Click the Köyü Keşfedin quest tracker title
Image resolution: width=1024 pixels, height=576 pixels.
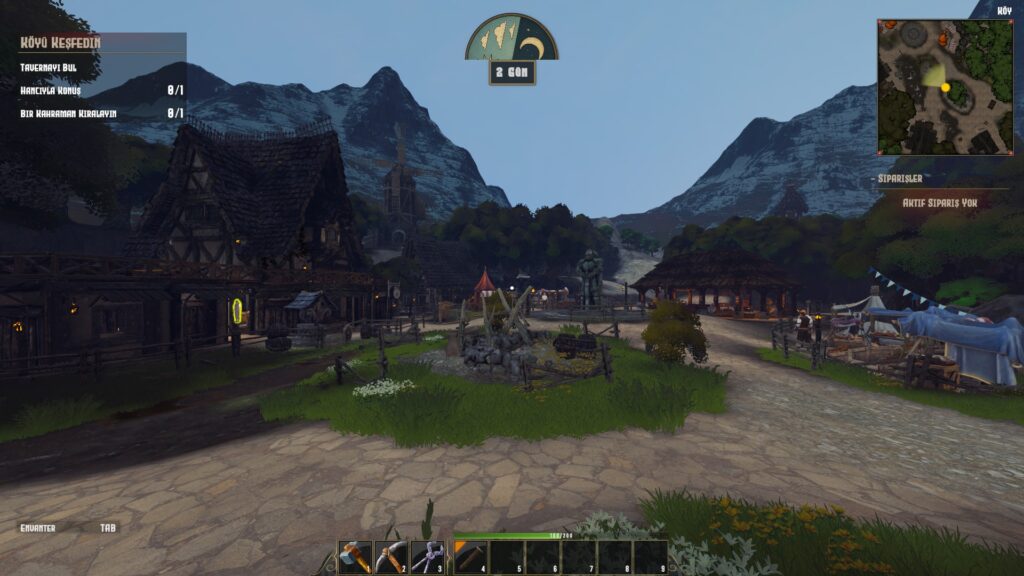point(61,43)
